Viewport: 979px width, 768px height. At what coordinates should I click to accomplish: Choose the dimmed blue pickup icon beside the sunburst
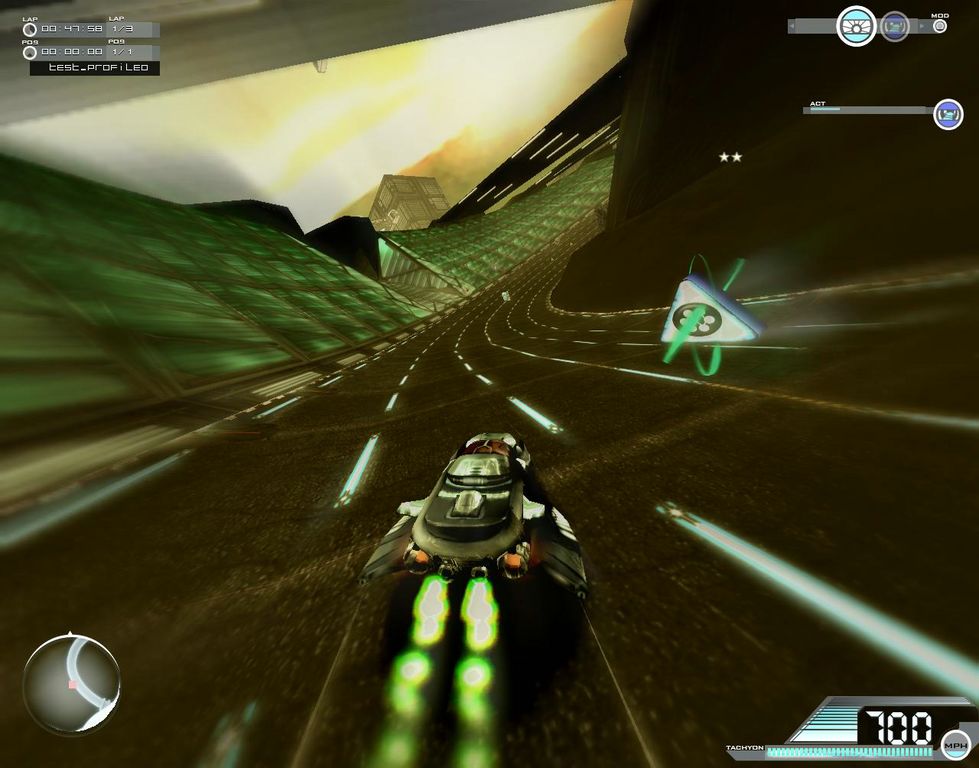[895, 26]
